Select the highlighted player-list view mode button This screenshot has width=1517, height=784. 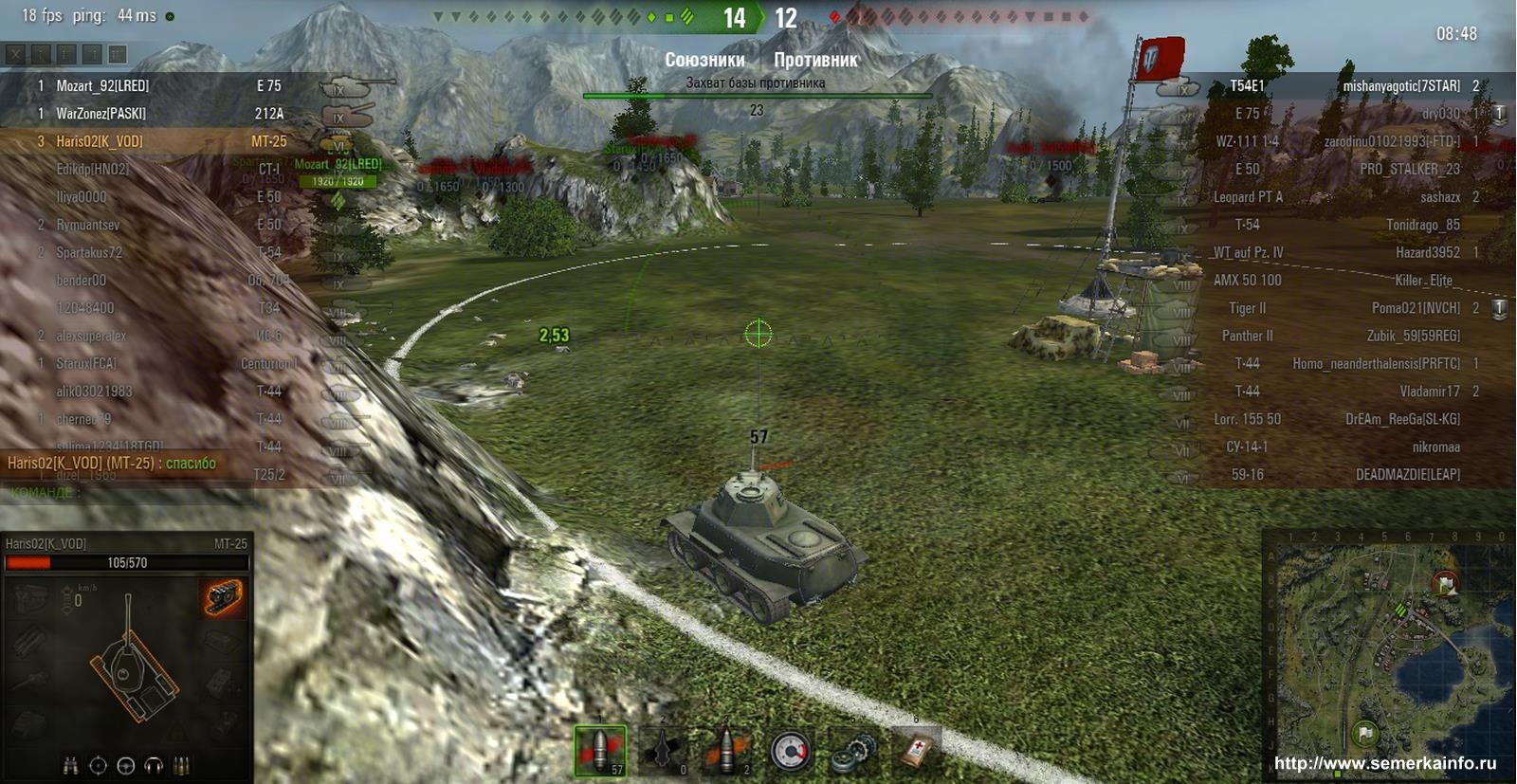pos(117,55)
